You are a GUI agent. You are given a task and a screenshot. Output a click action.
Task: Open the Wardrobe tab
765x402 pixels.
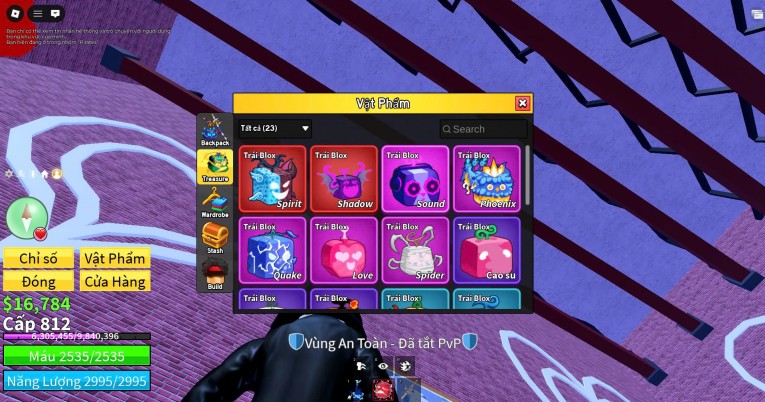coord(214,202)
